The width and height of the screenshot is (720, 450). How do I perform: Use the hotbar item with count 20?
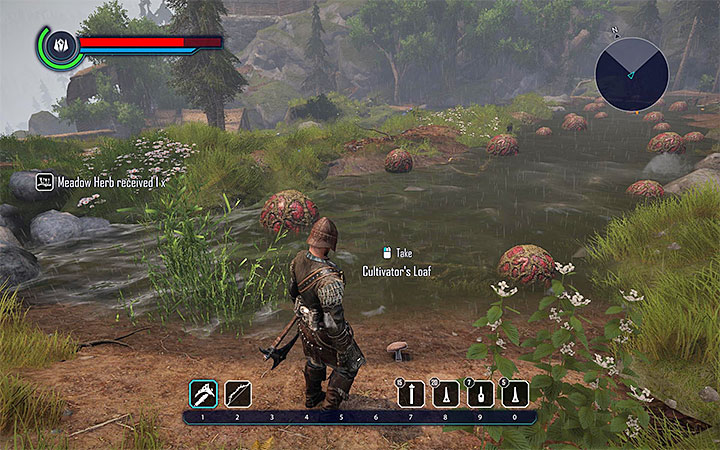[445, 394]
